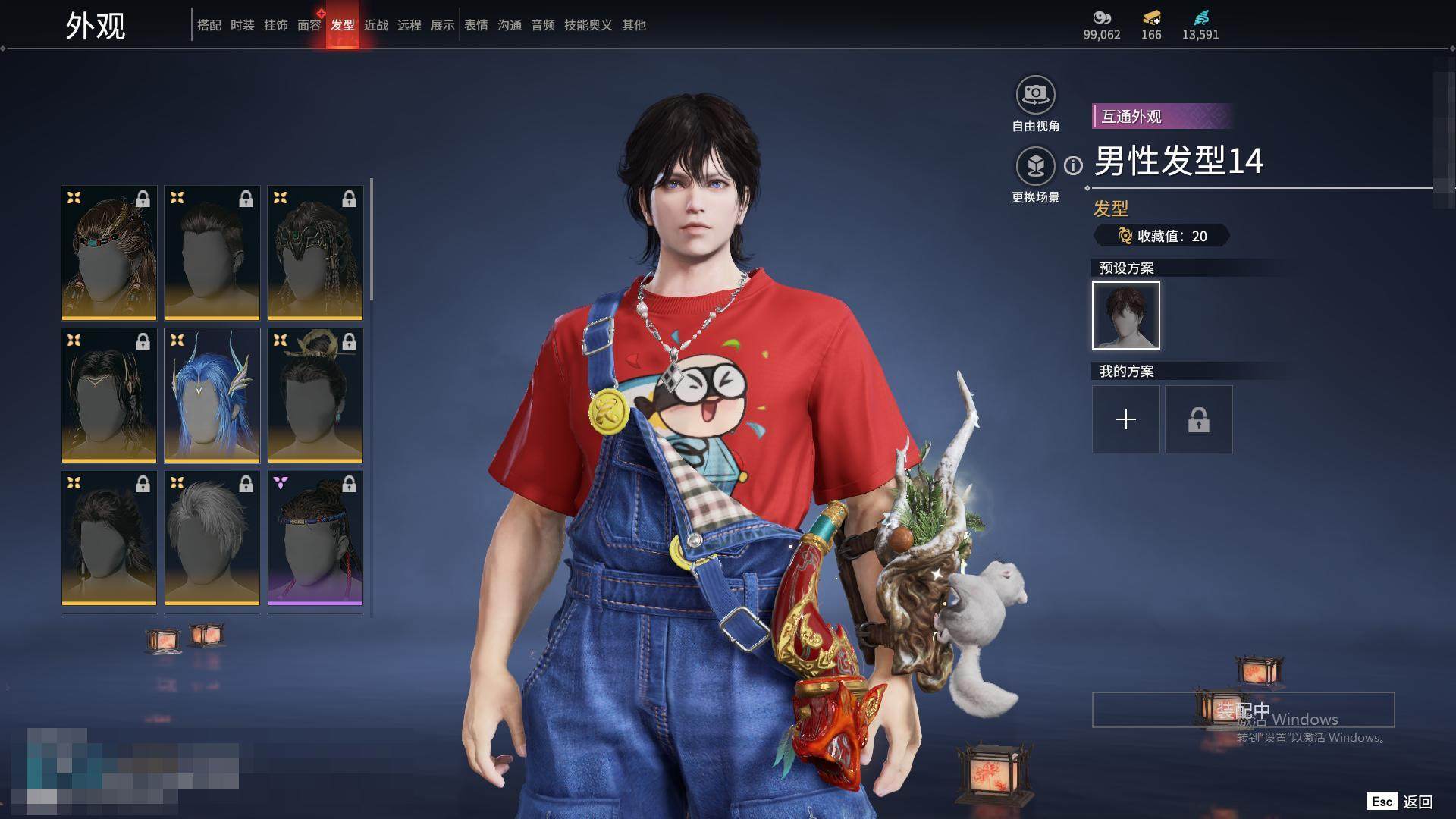Image resolution: width=1456 pixels, height=819 pixels.
Task: Open the 时装 outfit tab
Action: click(242, 25)
